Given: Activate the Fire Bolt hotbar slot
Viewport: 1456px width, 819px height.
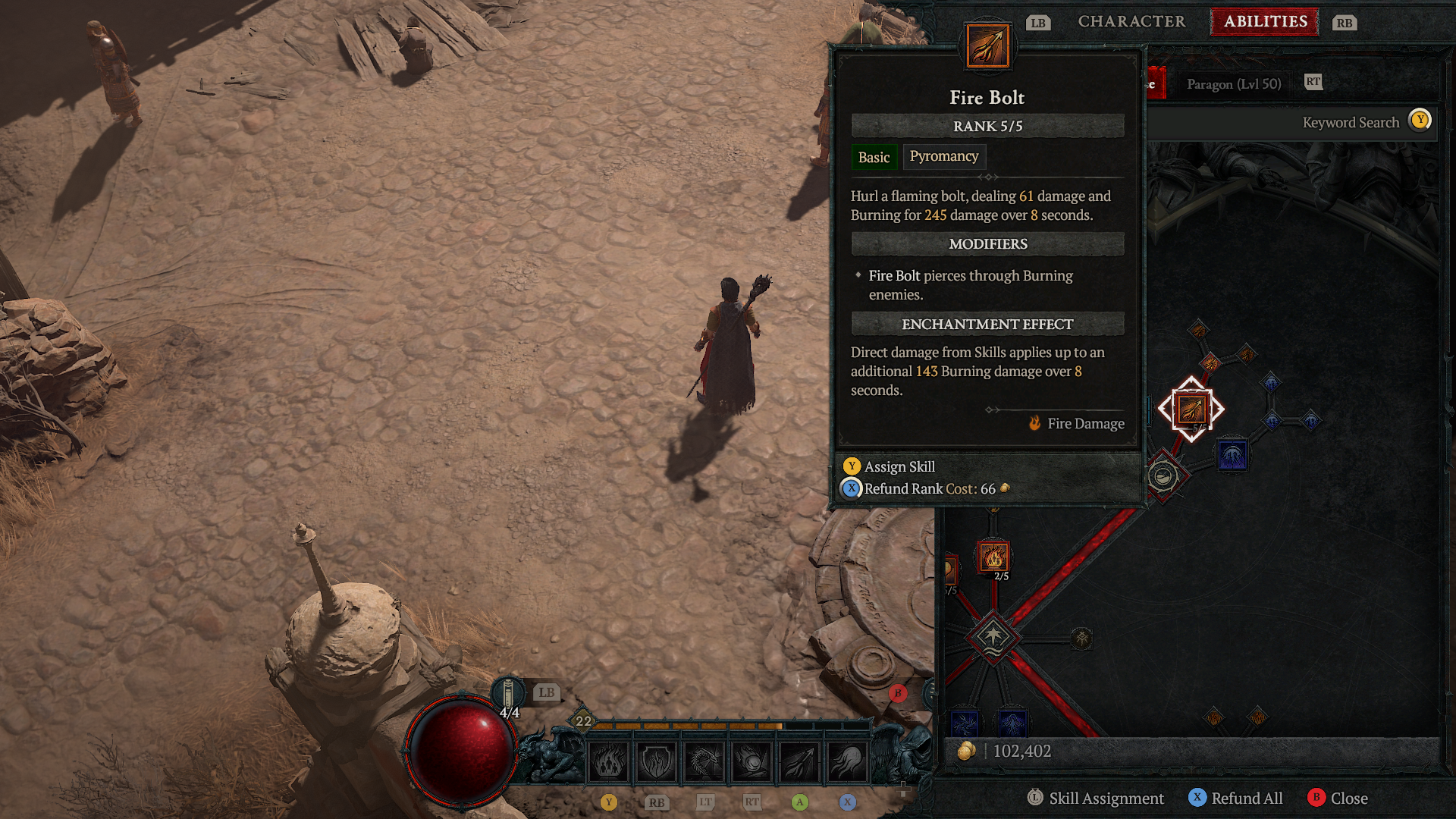Looking at the screenshot, I should pos(800,761).
